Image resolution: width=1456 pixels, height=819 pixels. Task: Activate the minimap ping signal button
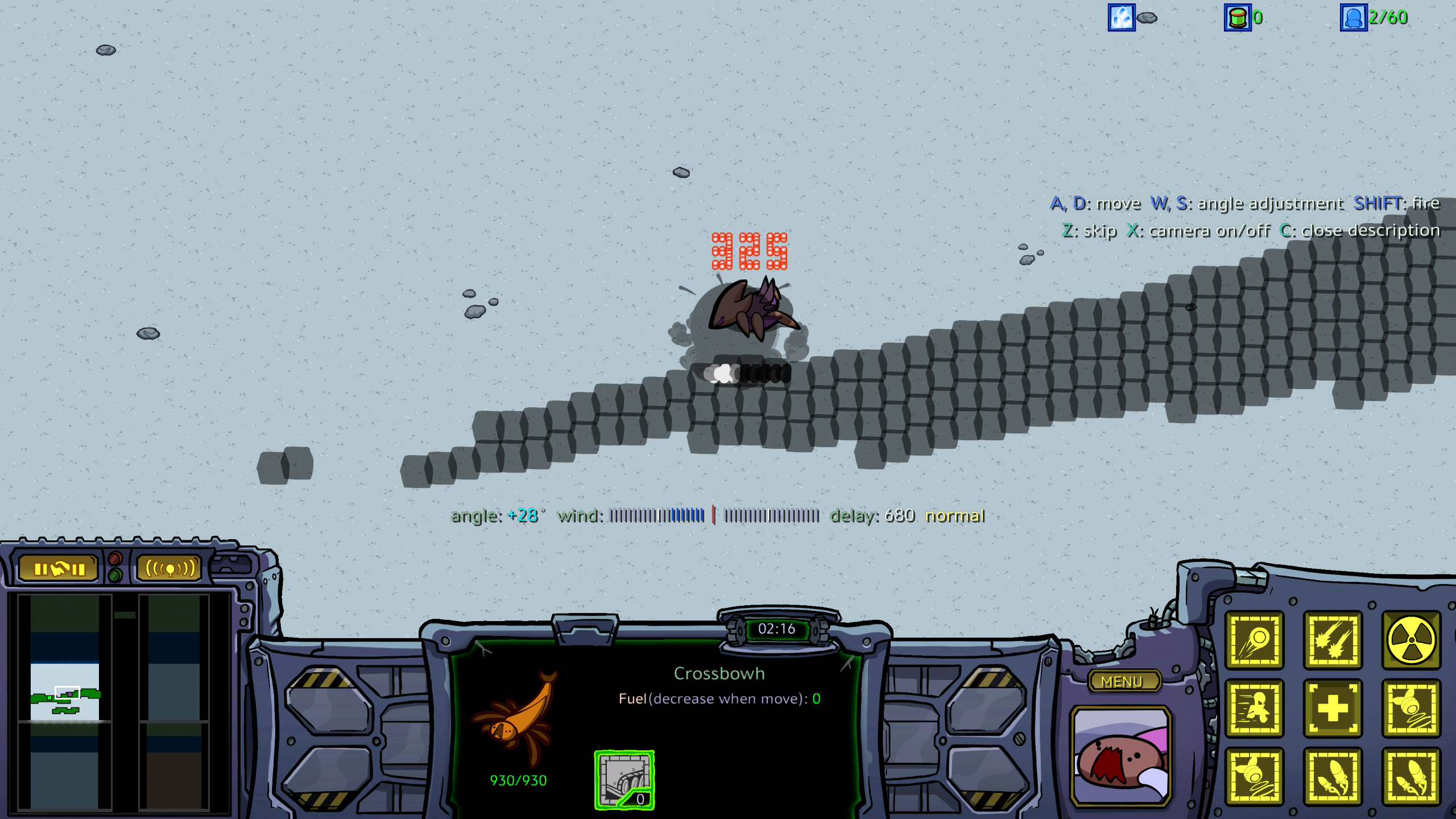point(169,569)
